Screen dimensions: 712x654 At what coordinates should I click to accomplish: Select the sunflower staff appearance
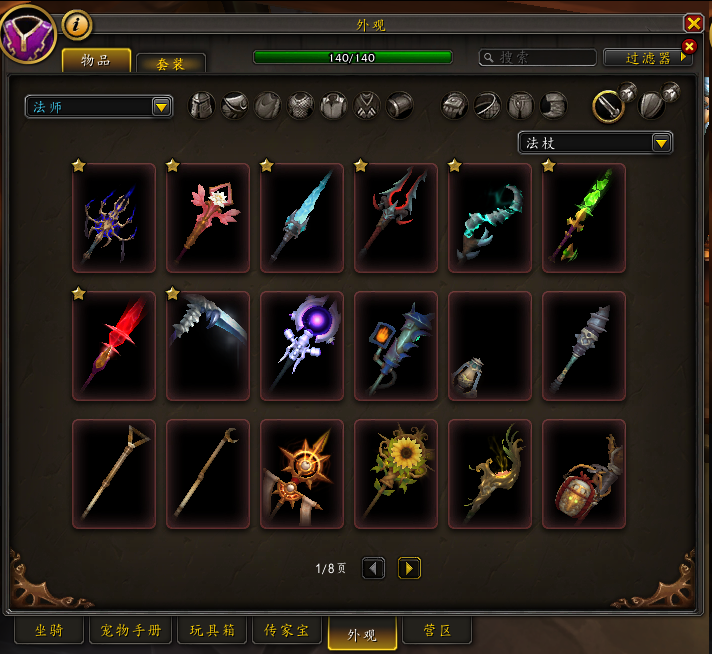(x=396, y=474)
